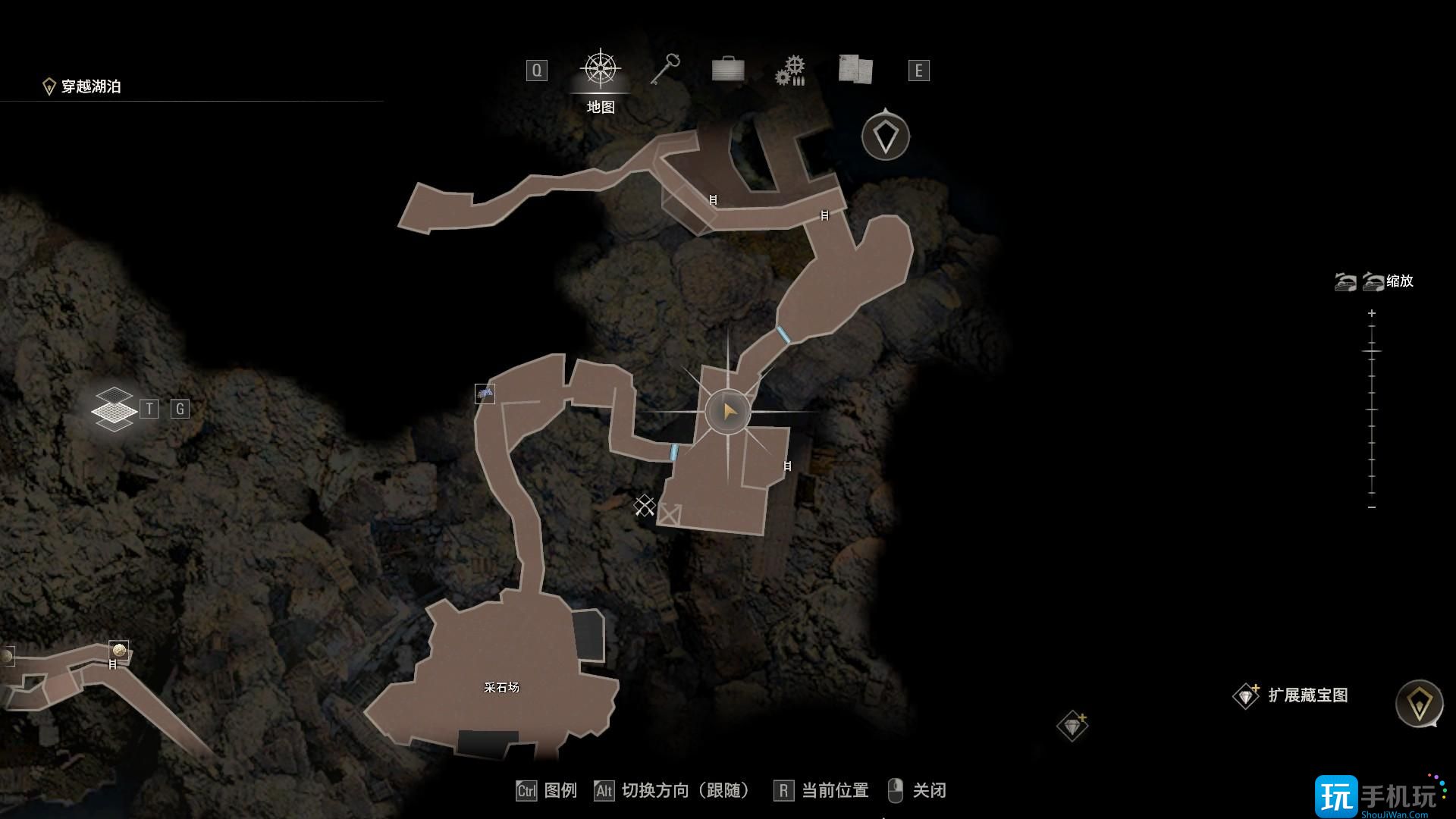Click the zoom slider's plus end
The image size is (1456, 819).
pos(1371,313)
